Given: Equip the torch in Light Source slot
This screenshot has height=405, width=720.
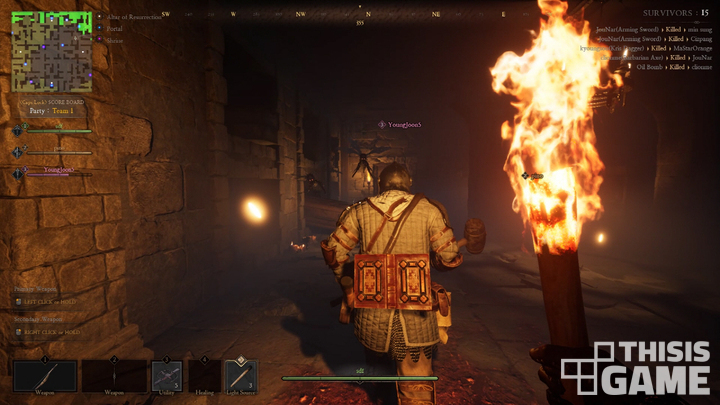Looking at the screenshot, I should [240, 376].
